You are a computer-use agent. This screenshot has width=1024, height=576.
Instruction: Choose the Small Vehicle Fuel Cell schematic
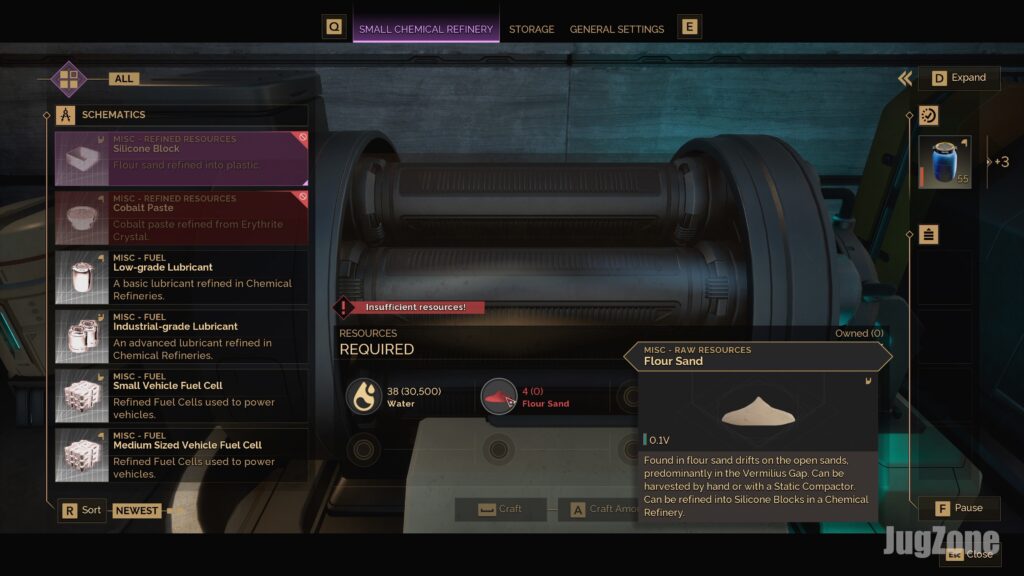tap(181, 396)
